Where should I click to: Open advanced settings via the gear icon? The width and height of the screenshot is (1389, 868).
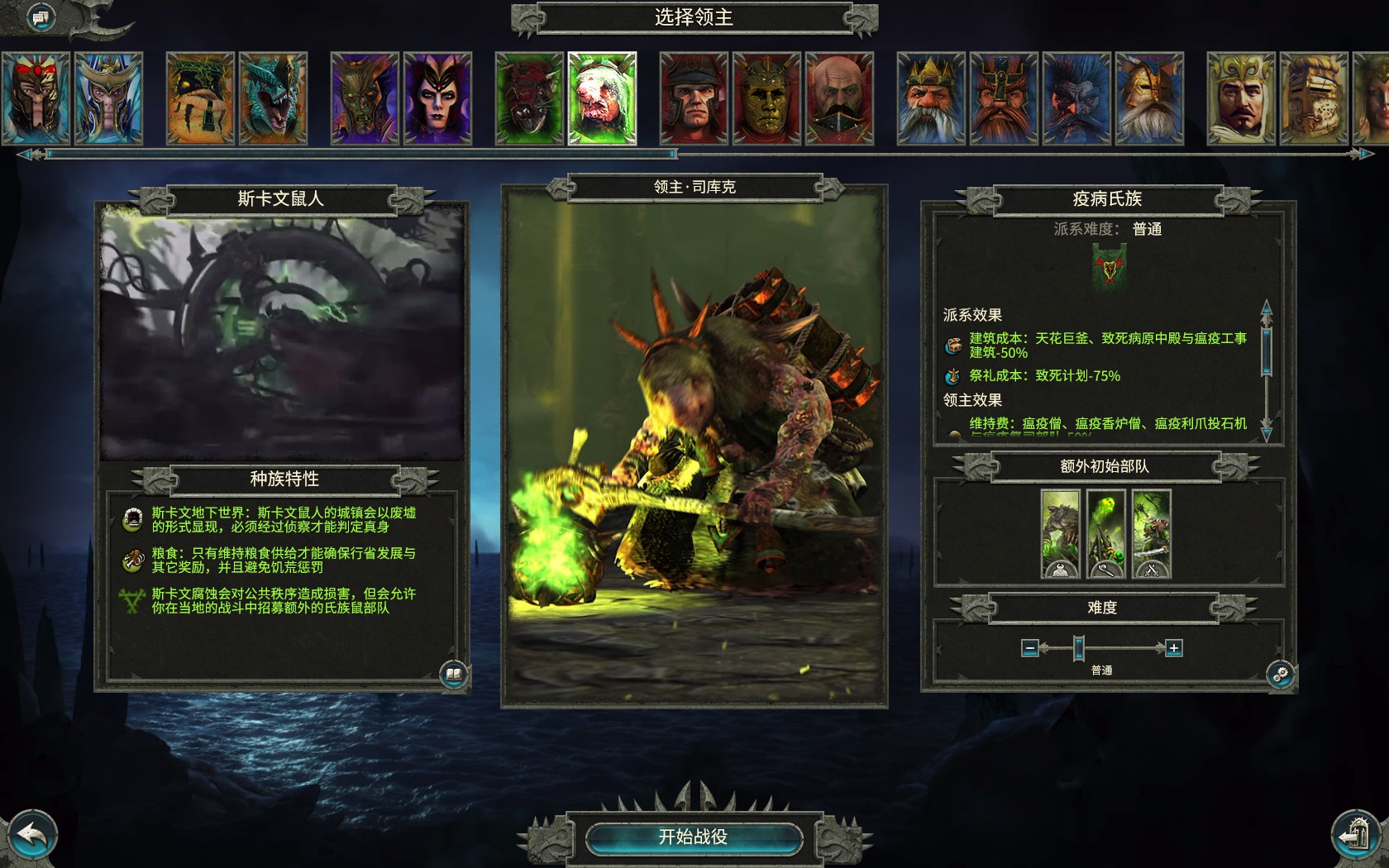pyautogui.click(x=1282, y=675)
